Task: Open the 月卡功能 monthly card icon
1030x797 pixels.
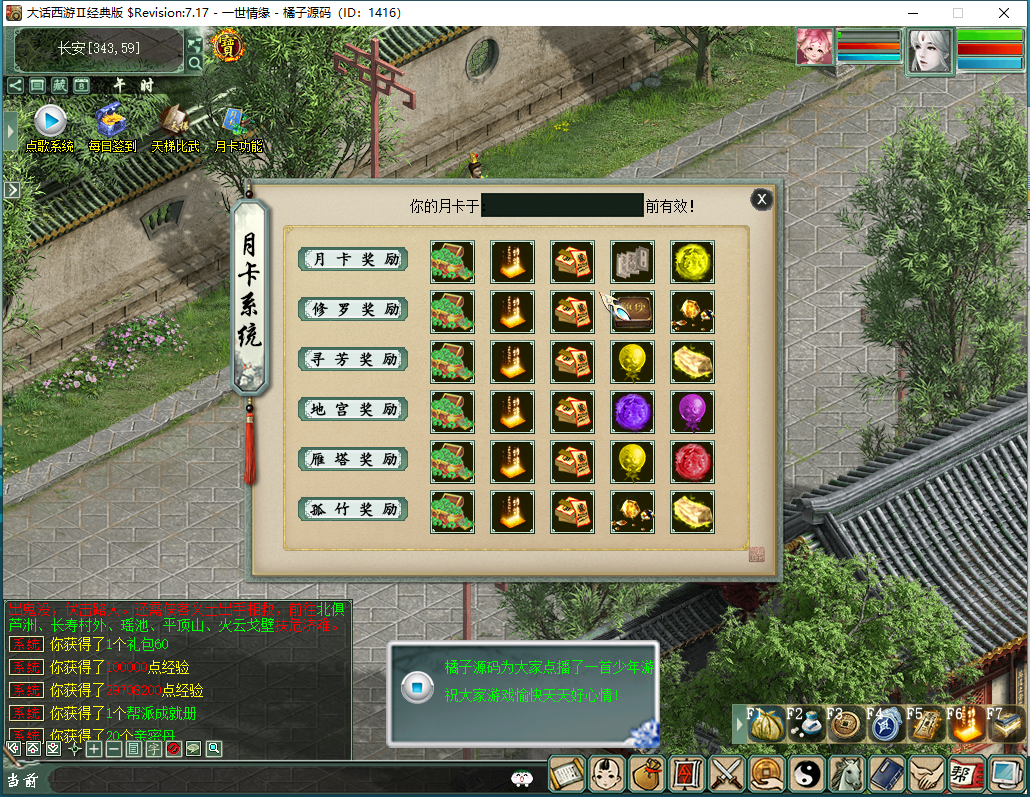Action: 236,122
